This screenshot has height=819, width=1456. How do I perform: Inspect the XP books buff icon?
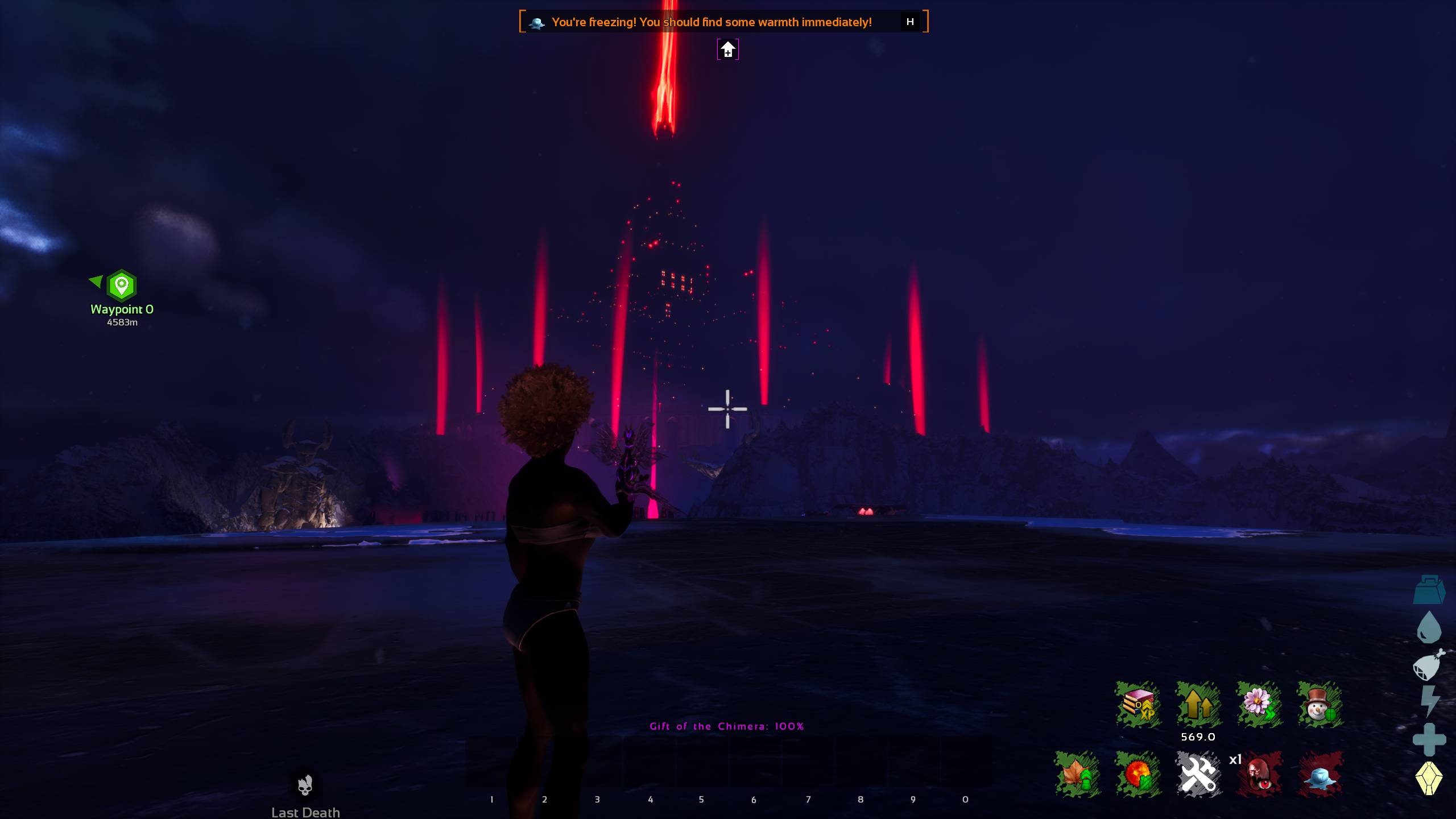coord(1137,705)
